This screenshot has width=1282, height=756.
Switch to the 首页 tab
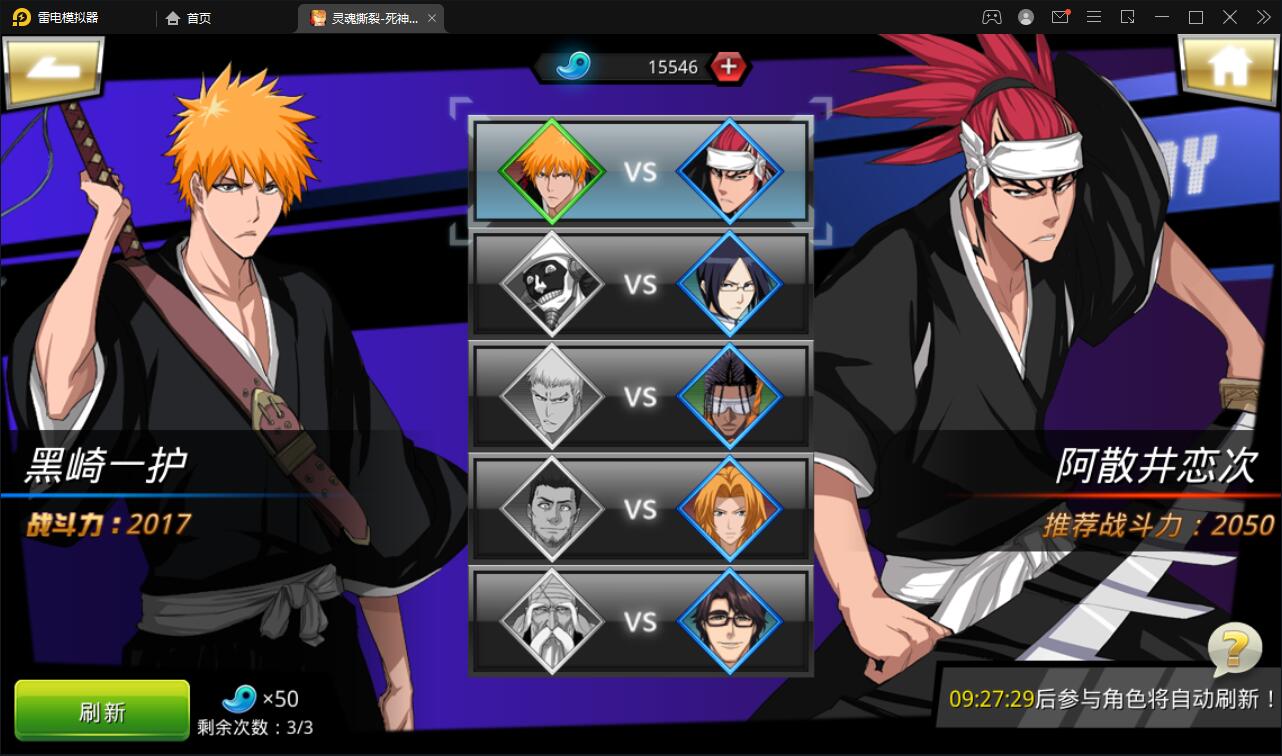[188, 17]
